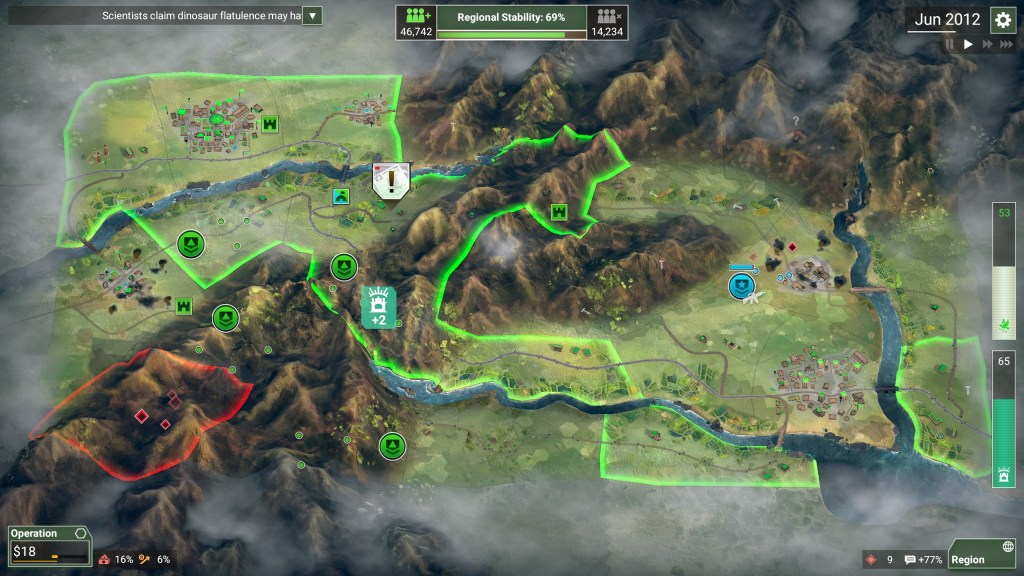Pause the game speed
1024x576 pixels.
(949, 44)
